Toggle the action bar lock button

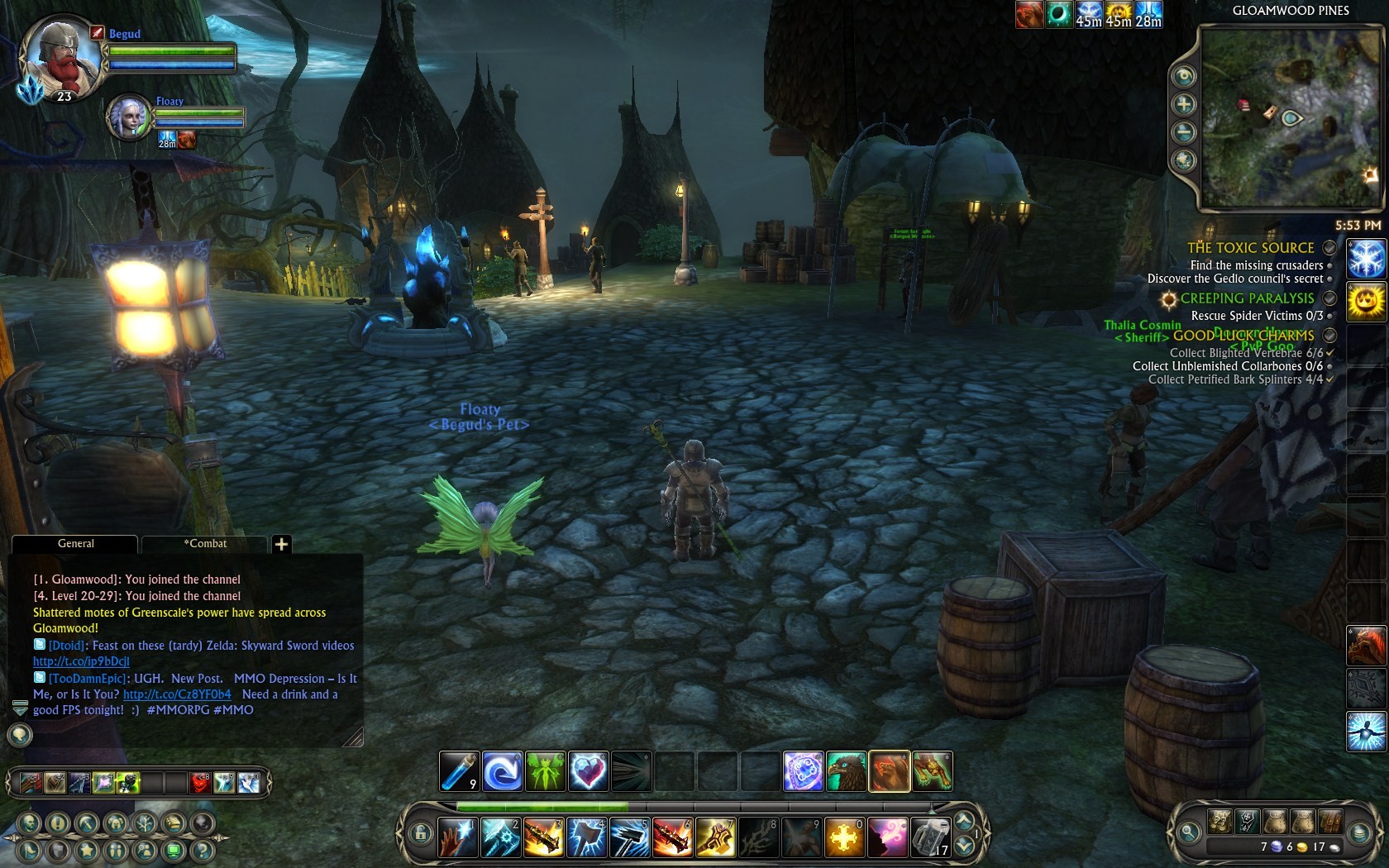420,833
